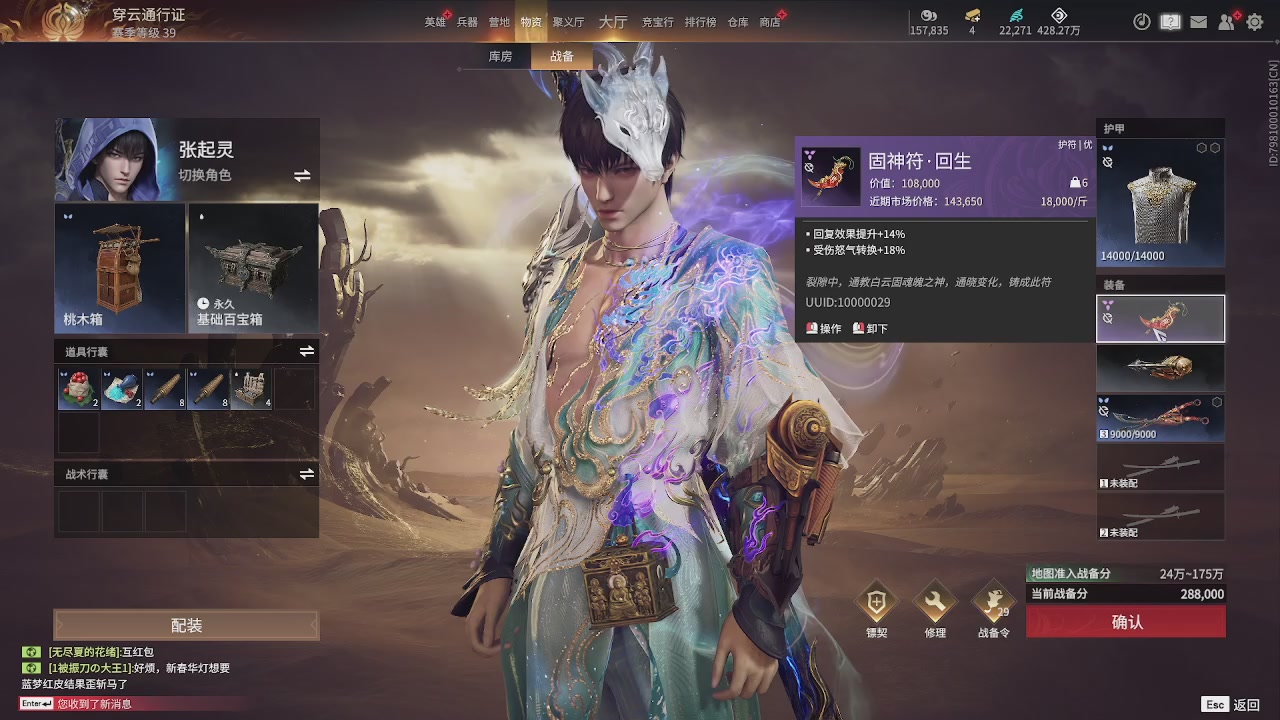Toggle the 战术行囊 swap arrows
Viewport: 1280px width, 720px height.
(305, 474)
